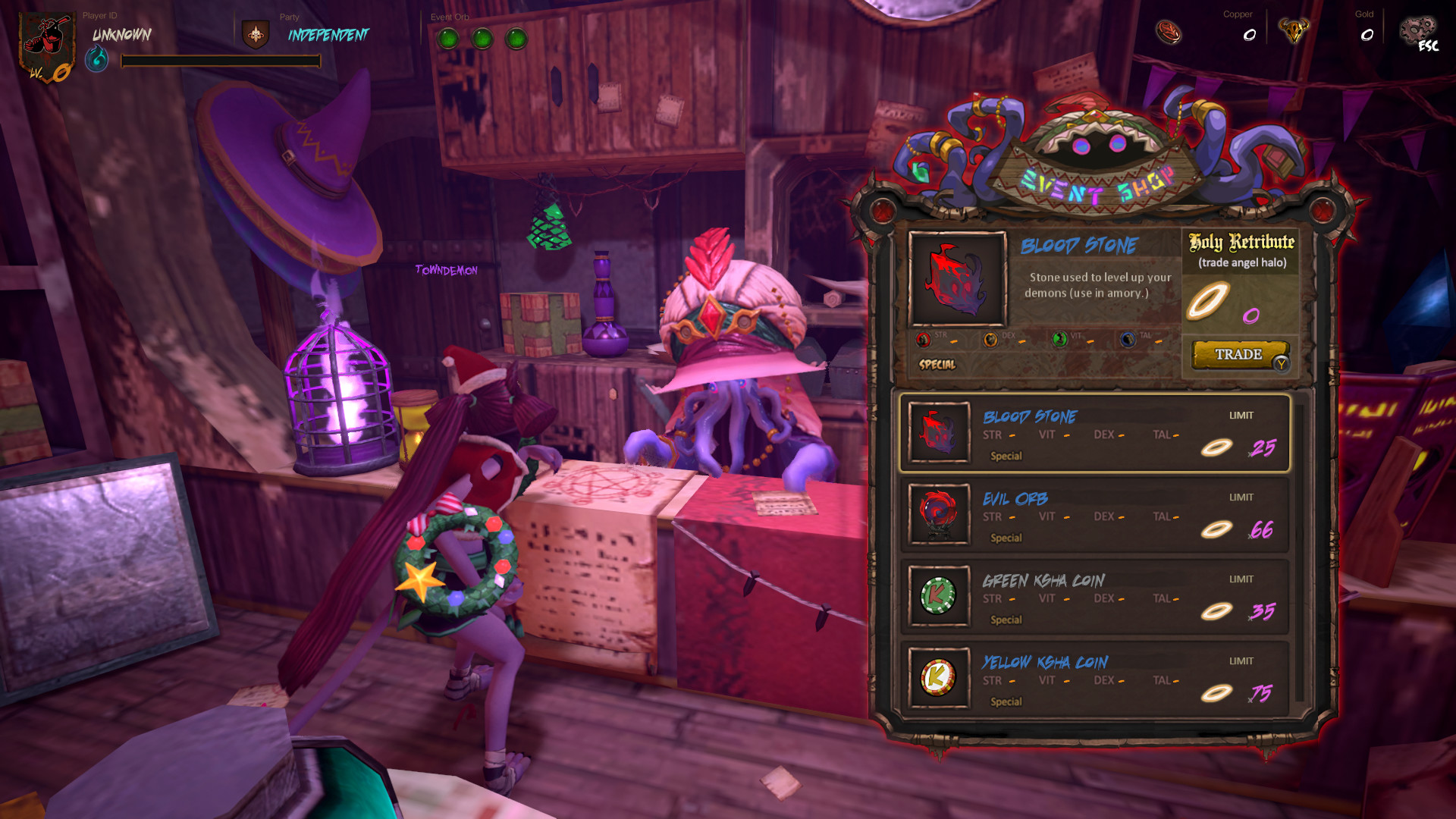
Task: Open the menu via the ESC gears icon
Action: click(x=1422, y=33)
